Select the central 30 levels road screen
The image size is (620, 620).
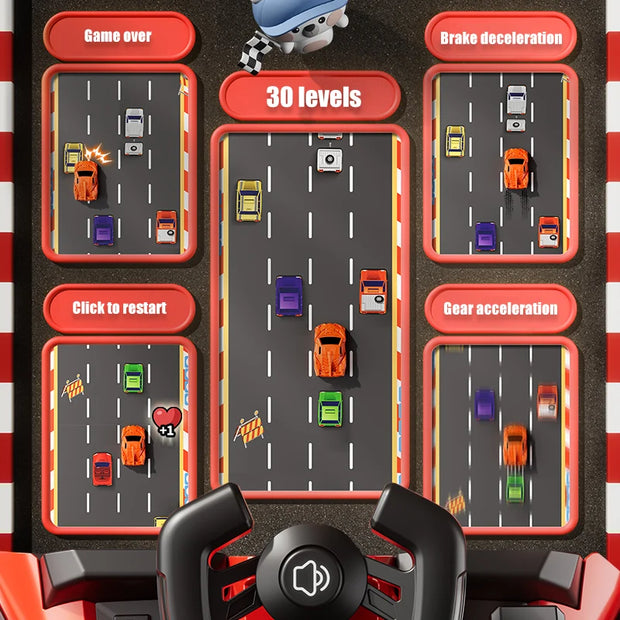(x=311, y=310)
